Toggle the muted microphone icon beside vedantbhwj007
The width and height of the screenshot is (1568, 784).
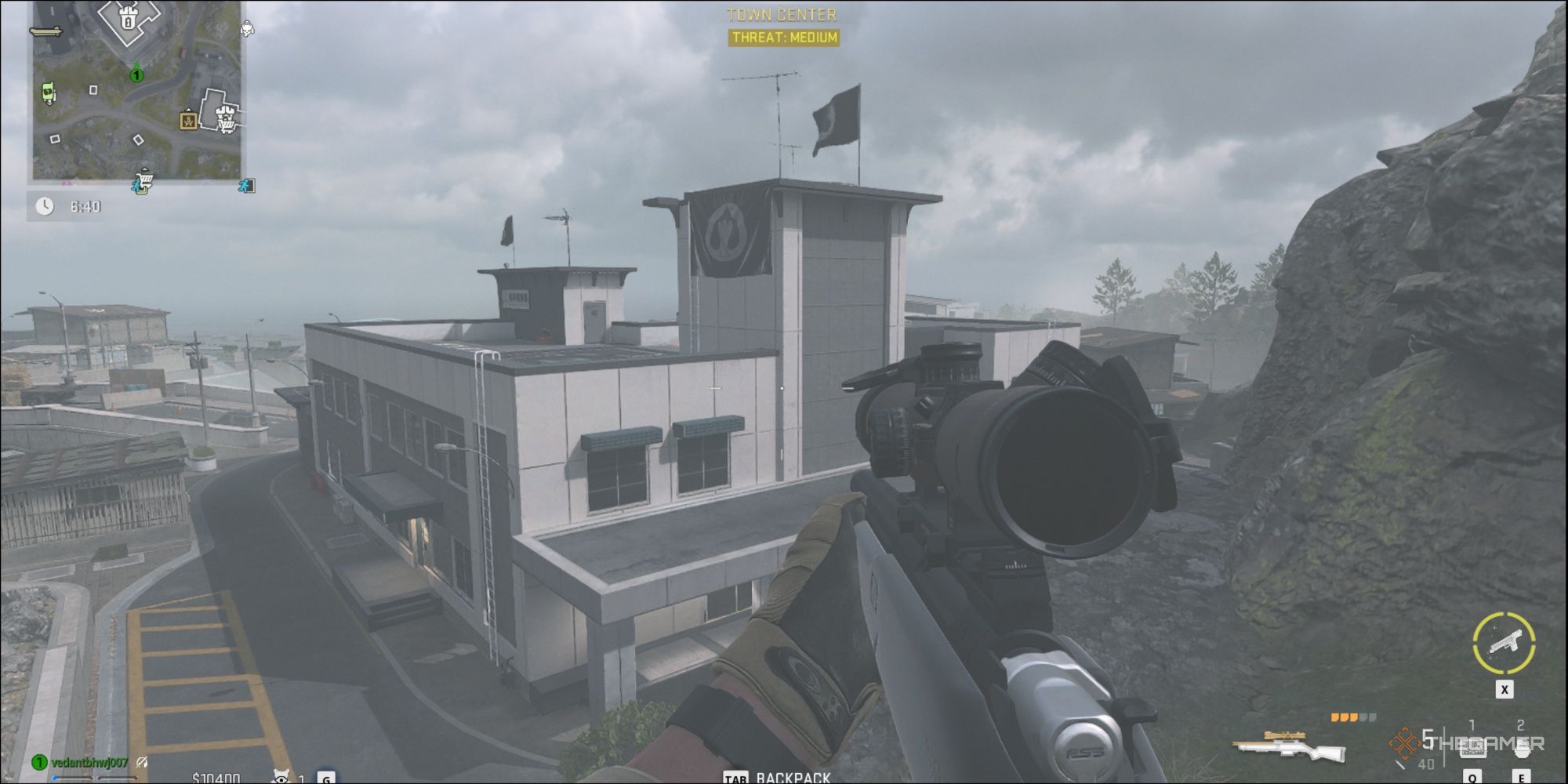142,762
